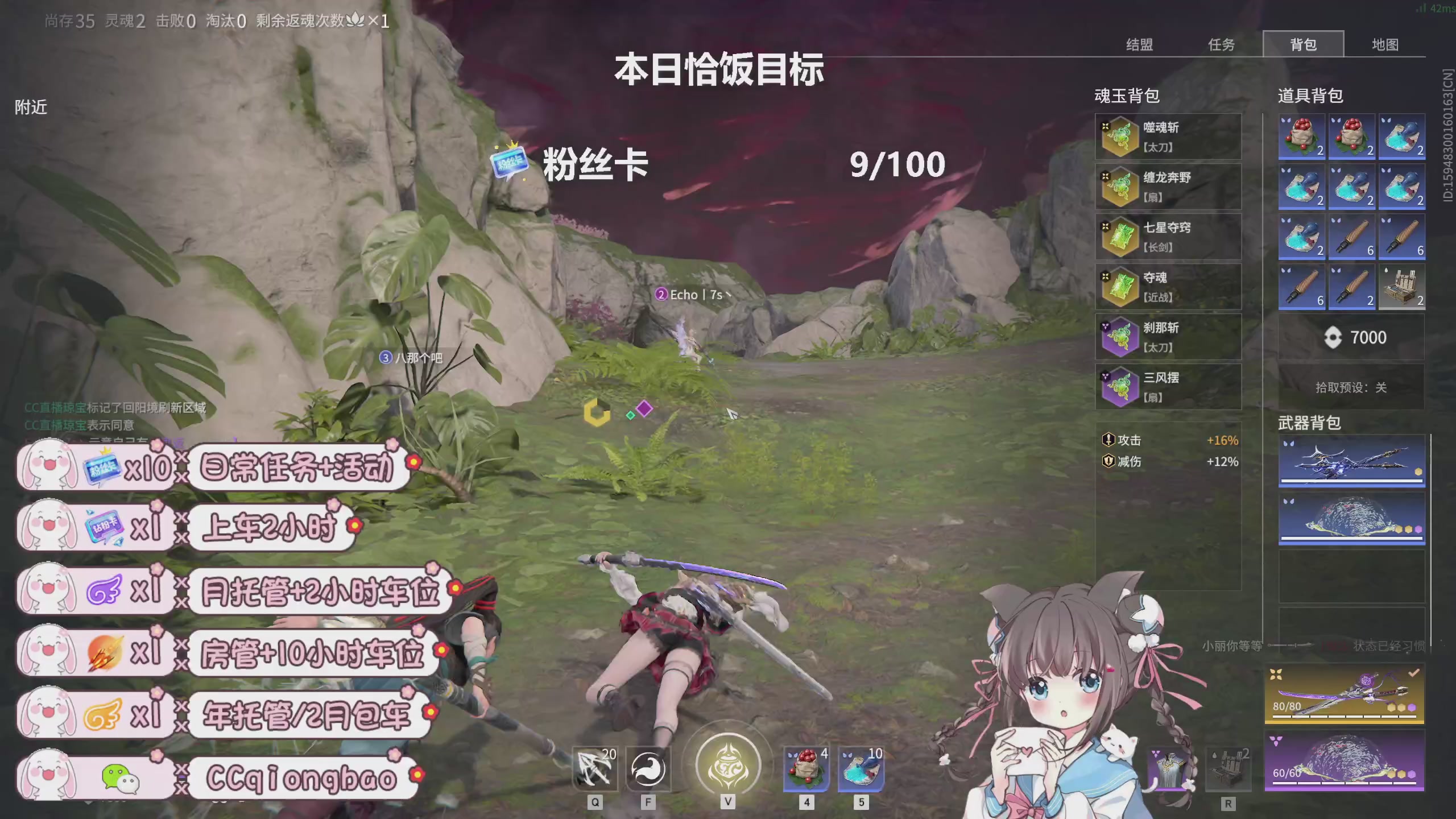Switch to the 结盟 tab
Image resolution: width=1456 pixels, height=819 pixels.
coord(1139,44)
